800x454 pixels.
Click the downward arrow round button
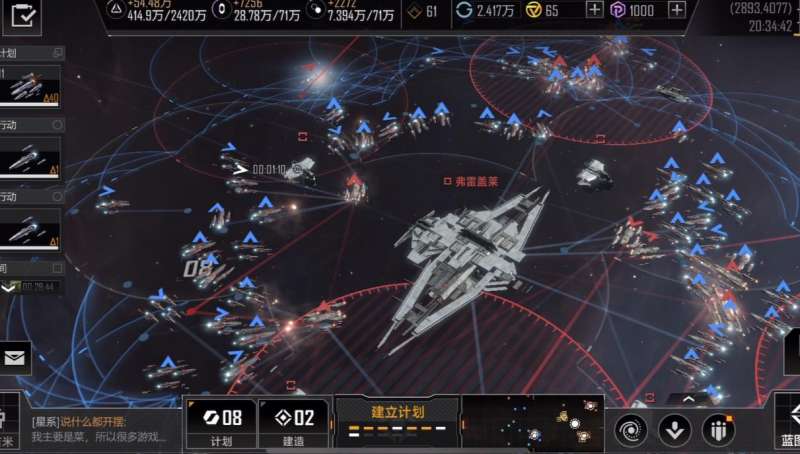pos(675,430)
